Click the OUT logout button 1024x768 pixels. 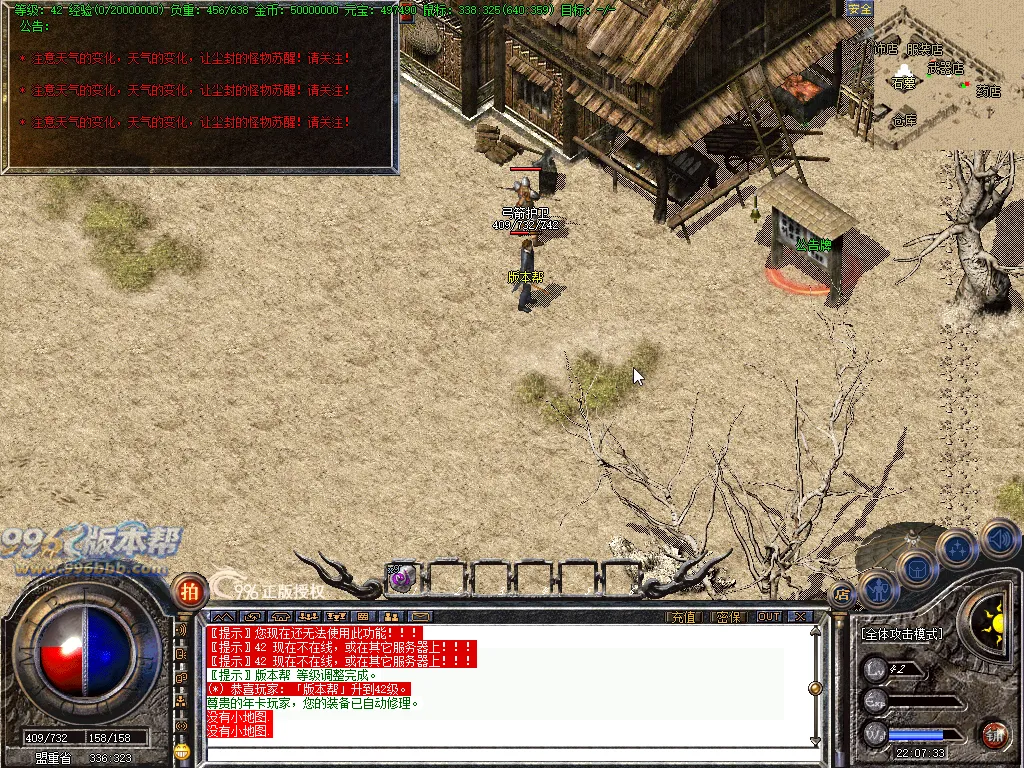click(768, 617)
